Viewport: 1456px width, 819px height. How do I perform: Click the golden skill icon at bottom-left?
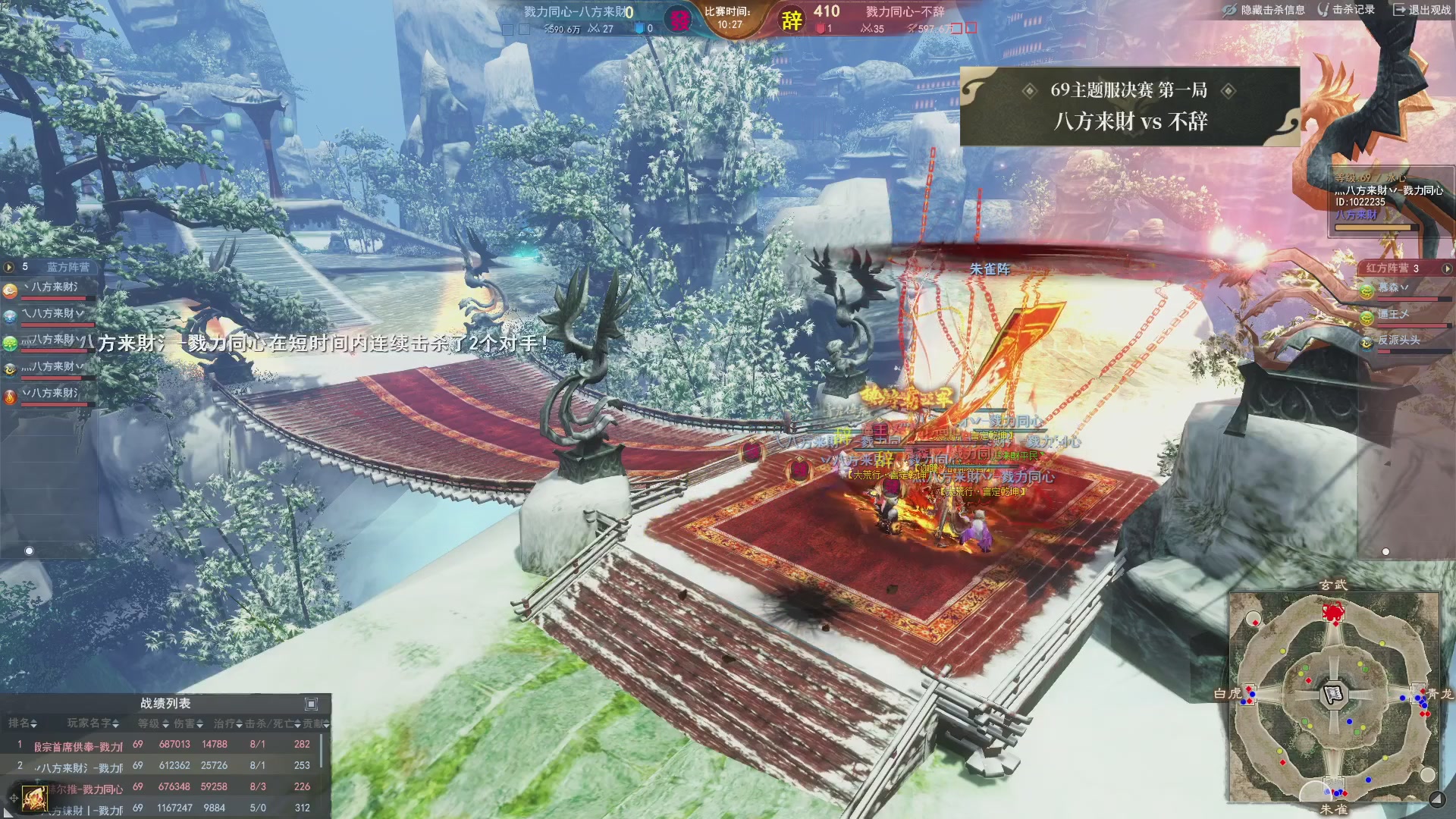coord(34,798)
